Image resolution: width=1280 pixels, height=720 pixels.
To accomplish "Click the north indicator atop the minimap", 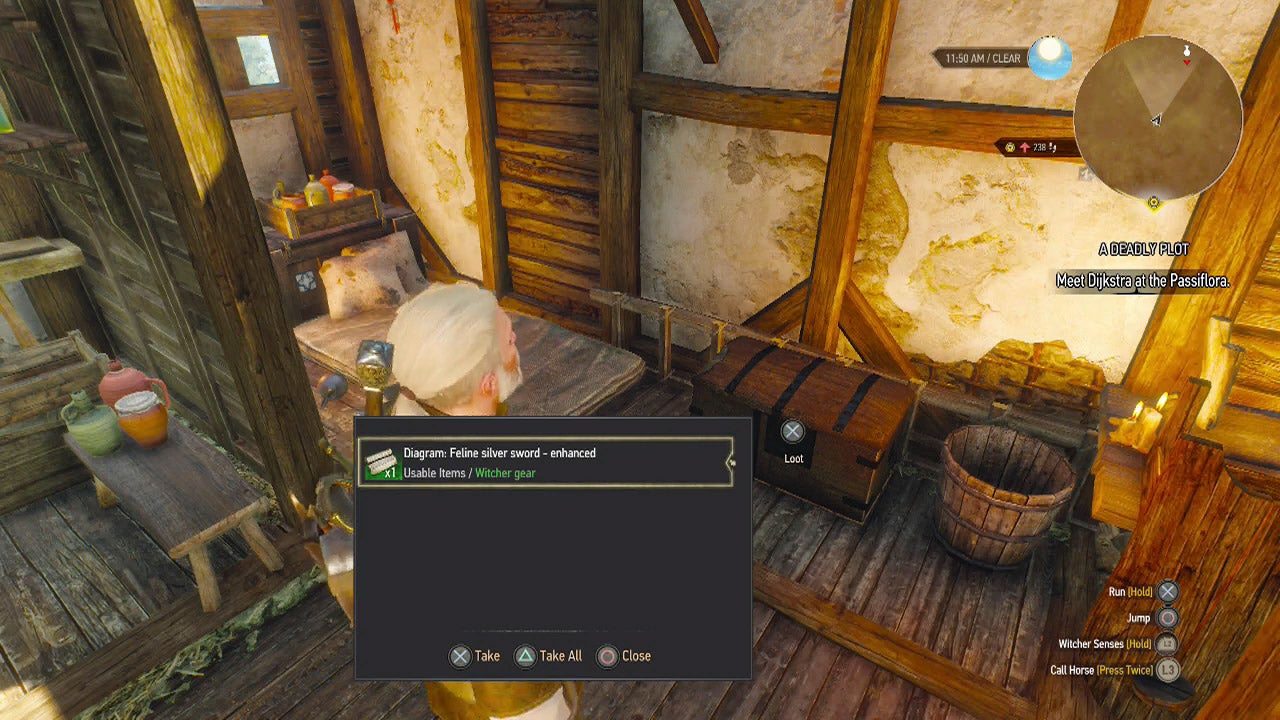I will pyautogui.click(x=1188, y=50).
